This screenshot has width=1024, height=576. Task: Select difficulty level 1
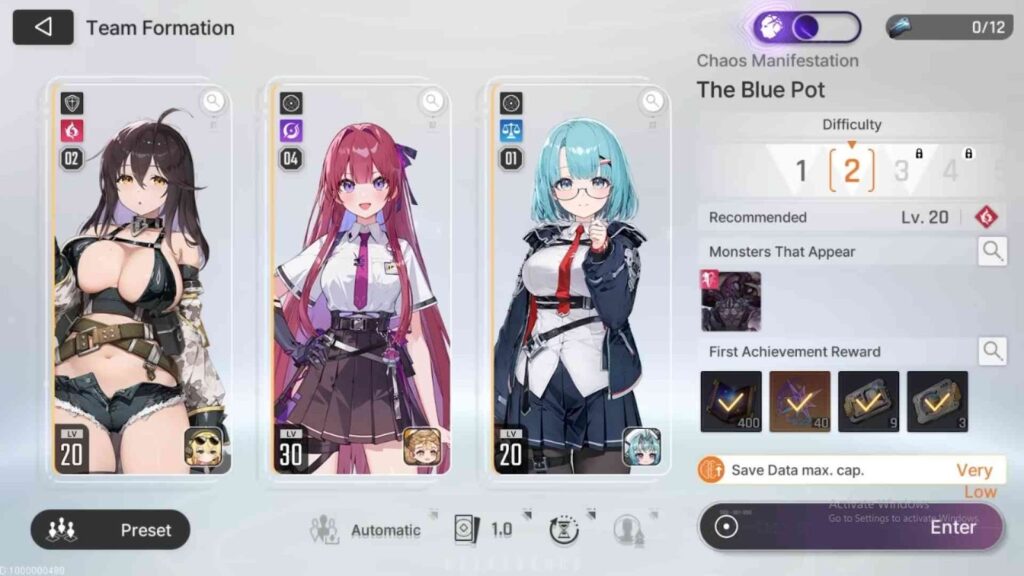pyautogui.click(x=800, y=170)
